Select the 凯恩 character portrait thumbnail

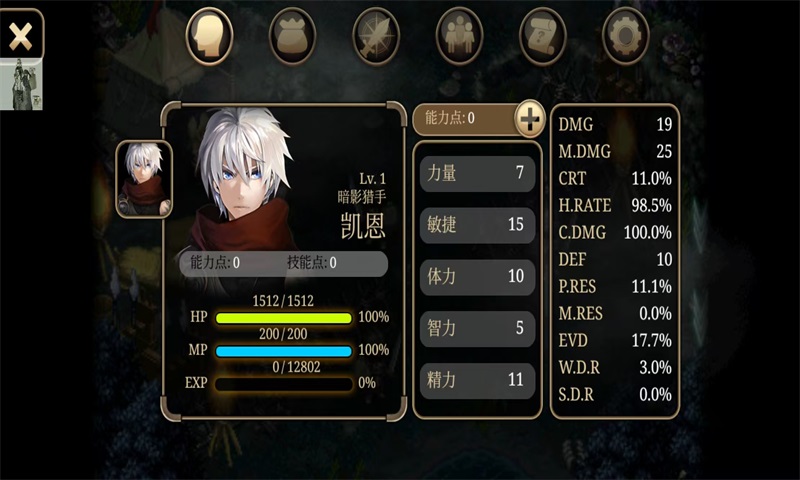[144, 179]
